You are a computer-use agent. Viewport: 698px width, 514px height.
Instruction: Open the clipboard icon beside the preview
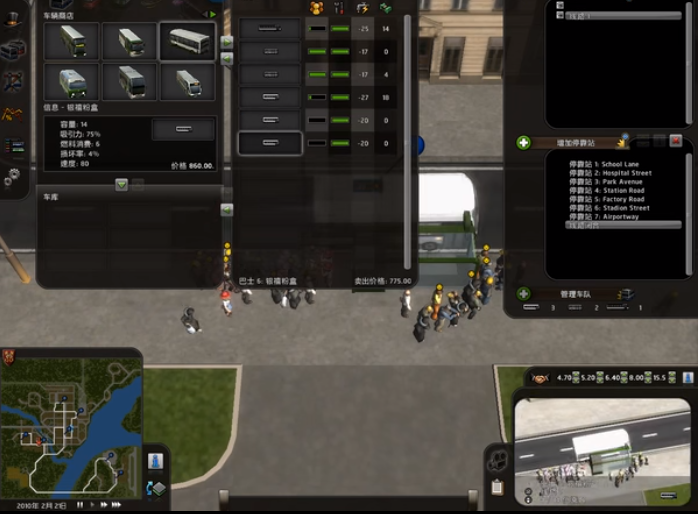tap(497, 487)
